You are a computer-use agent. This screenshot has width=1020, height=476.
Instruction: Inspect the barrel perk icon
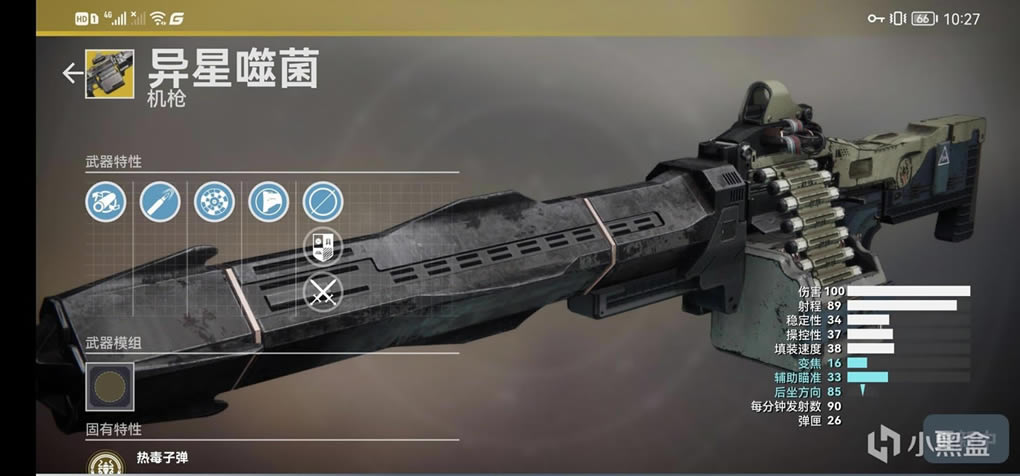[104, 203]
